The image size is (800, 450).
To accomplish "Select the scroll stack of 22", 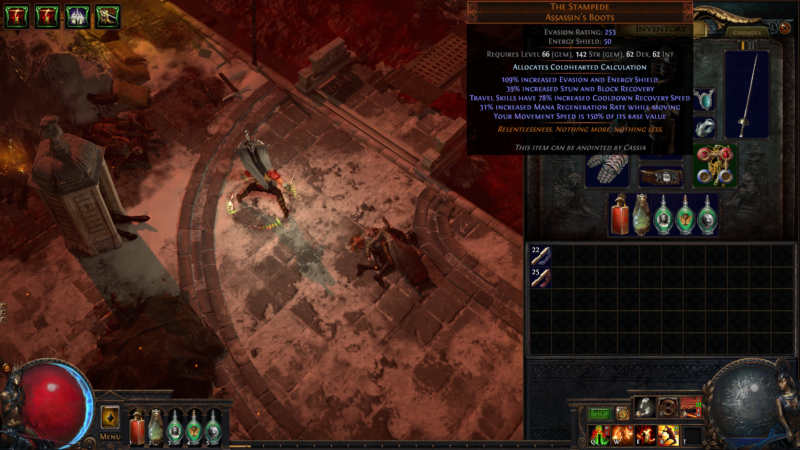I will click(540, 256).
